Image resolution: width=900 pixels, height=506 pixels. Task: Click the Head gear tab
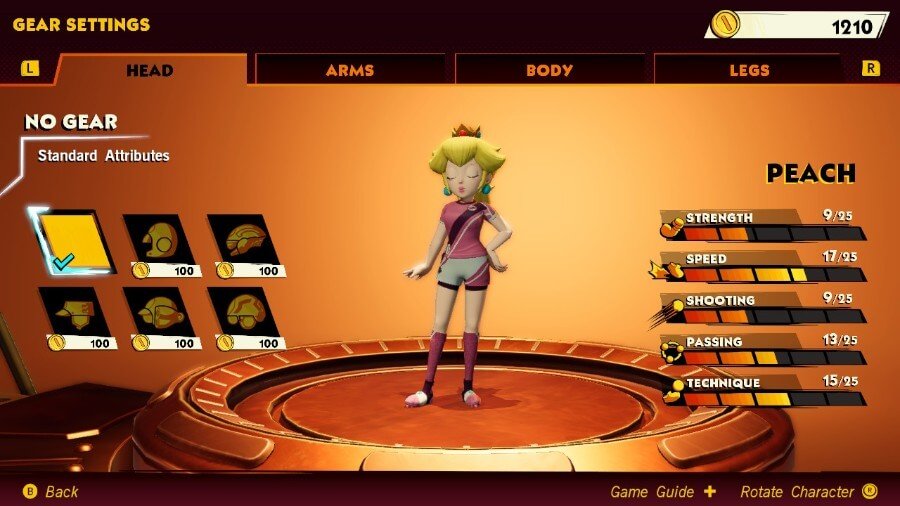click(x=150, y=70)
